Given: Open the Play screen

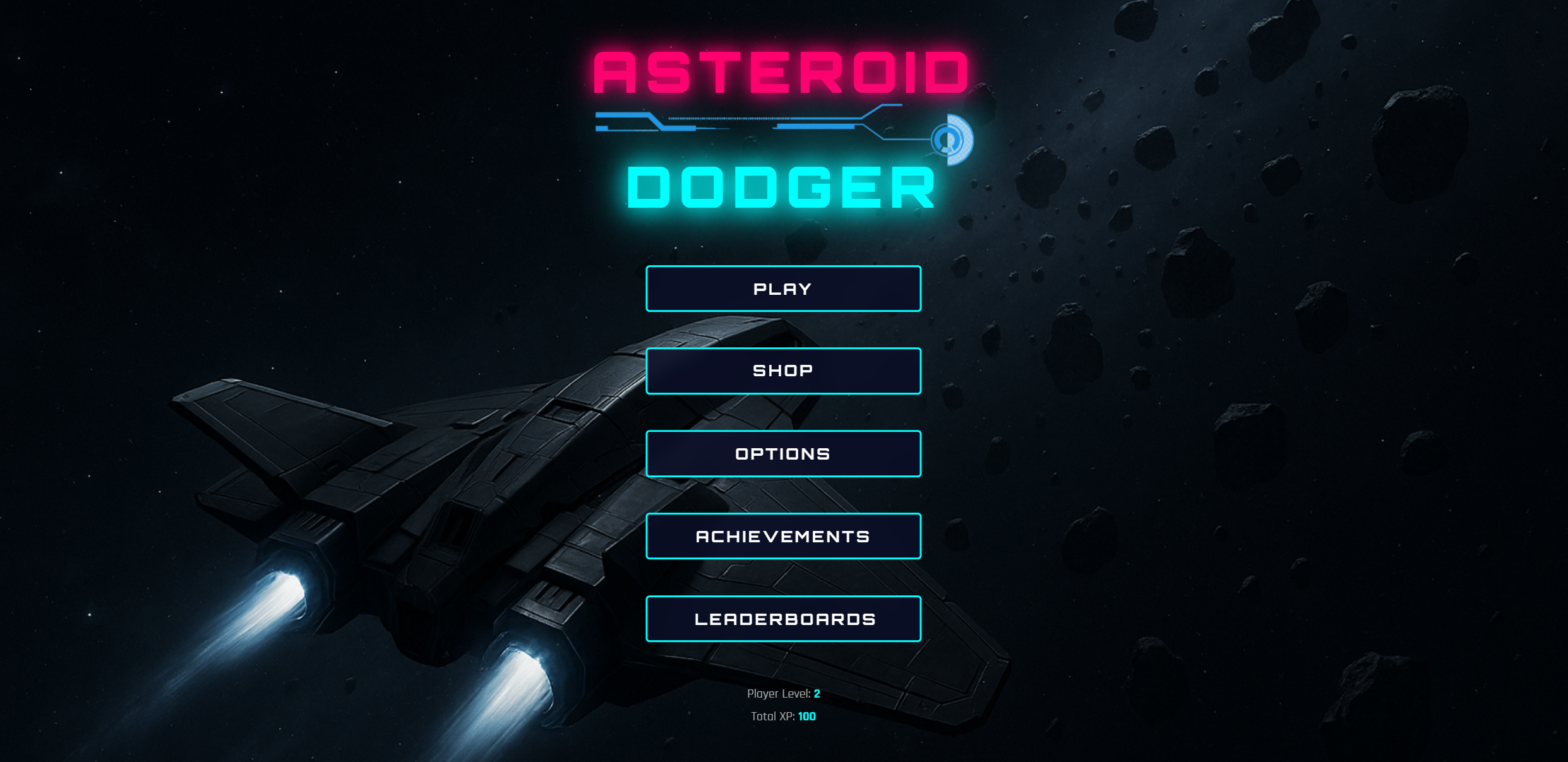Looking at the screenshot, I should [783, 289].
